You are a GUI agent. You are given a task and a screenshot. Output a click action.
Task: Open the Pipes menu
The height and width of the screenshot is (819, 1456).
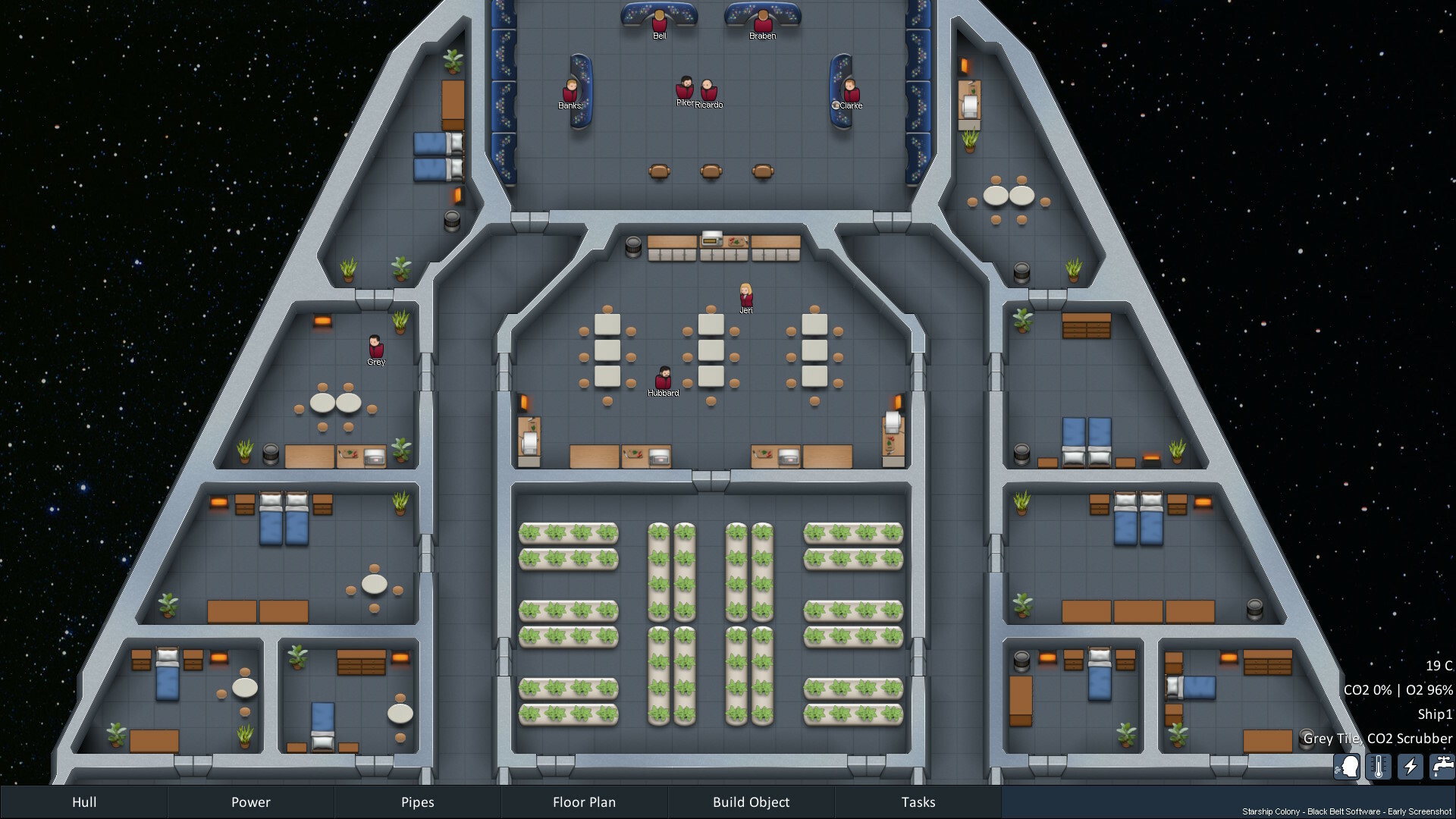tap(417, 802)
